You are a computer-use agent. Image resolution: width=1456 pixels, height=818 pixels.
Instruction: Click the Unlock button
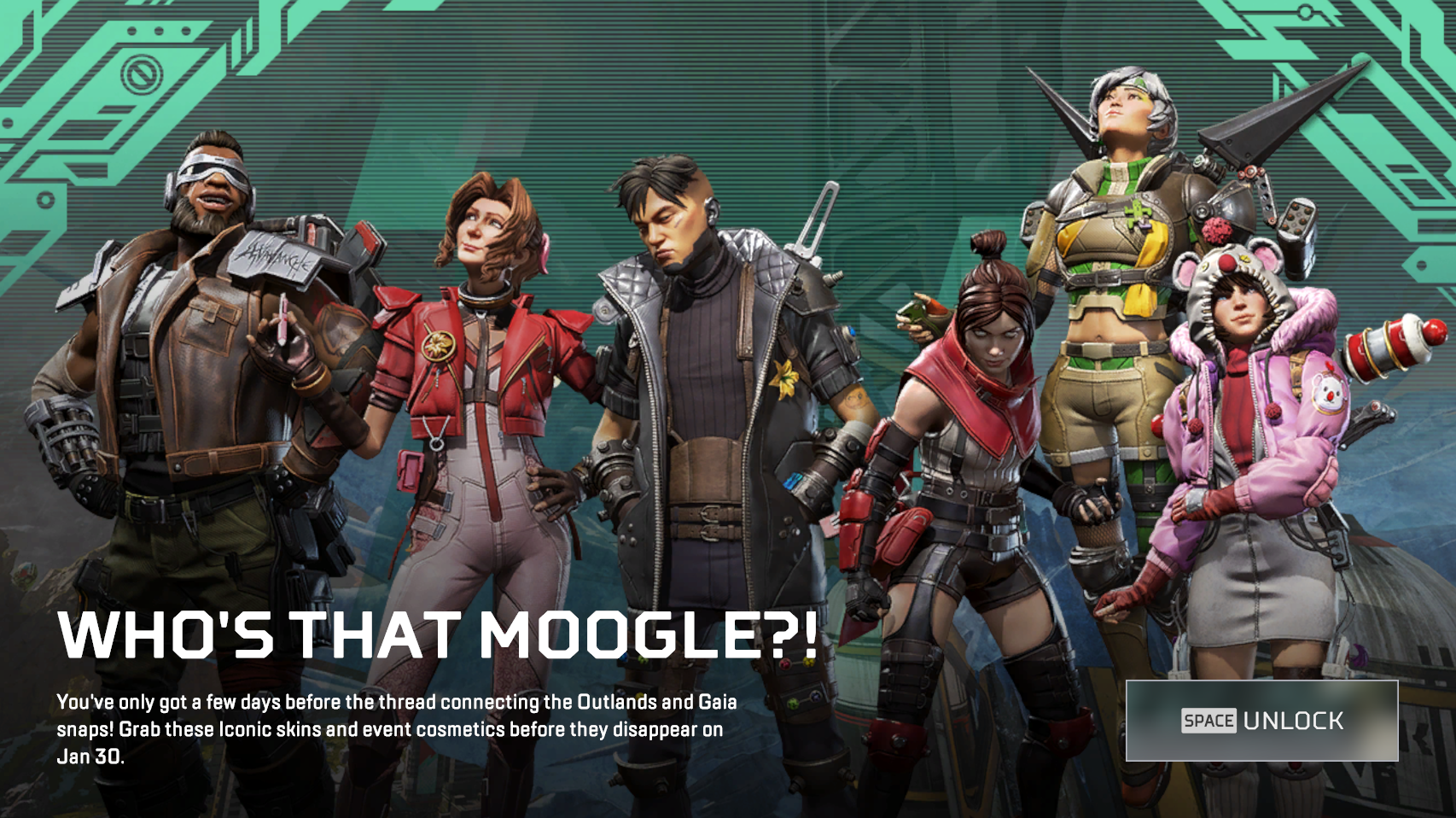(x=1261, y=721)
